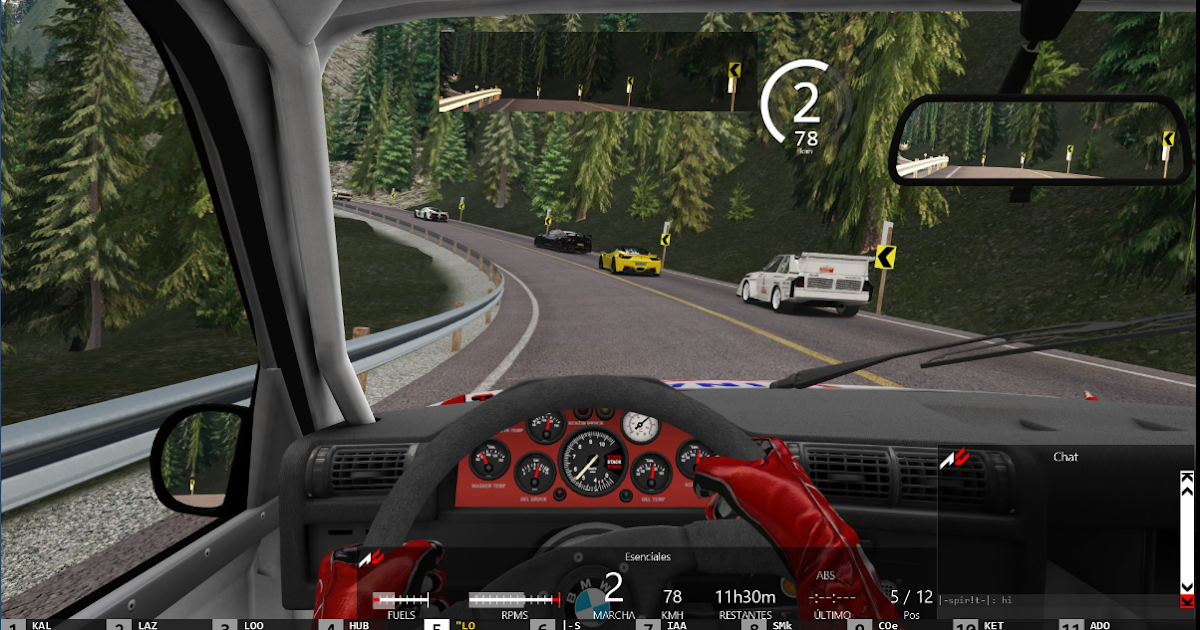Select driver IAA in the standings bar
This screenshot has height=630, width=1200.
point(676,625)
